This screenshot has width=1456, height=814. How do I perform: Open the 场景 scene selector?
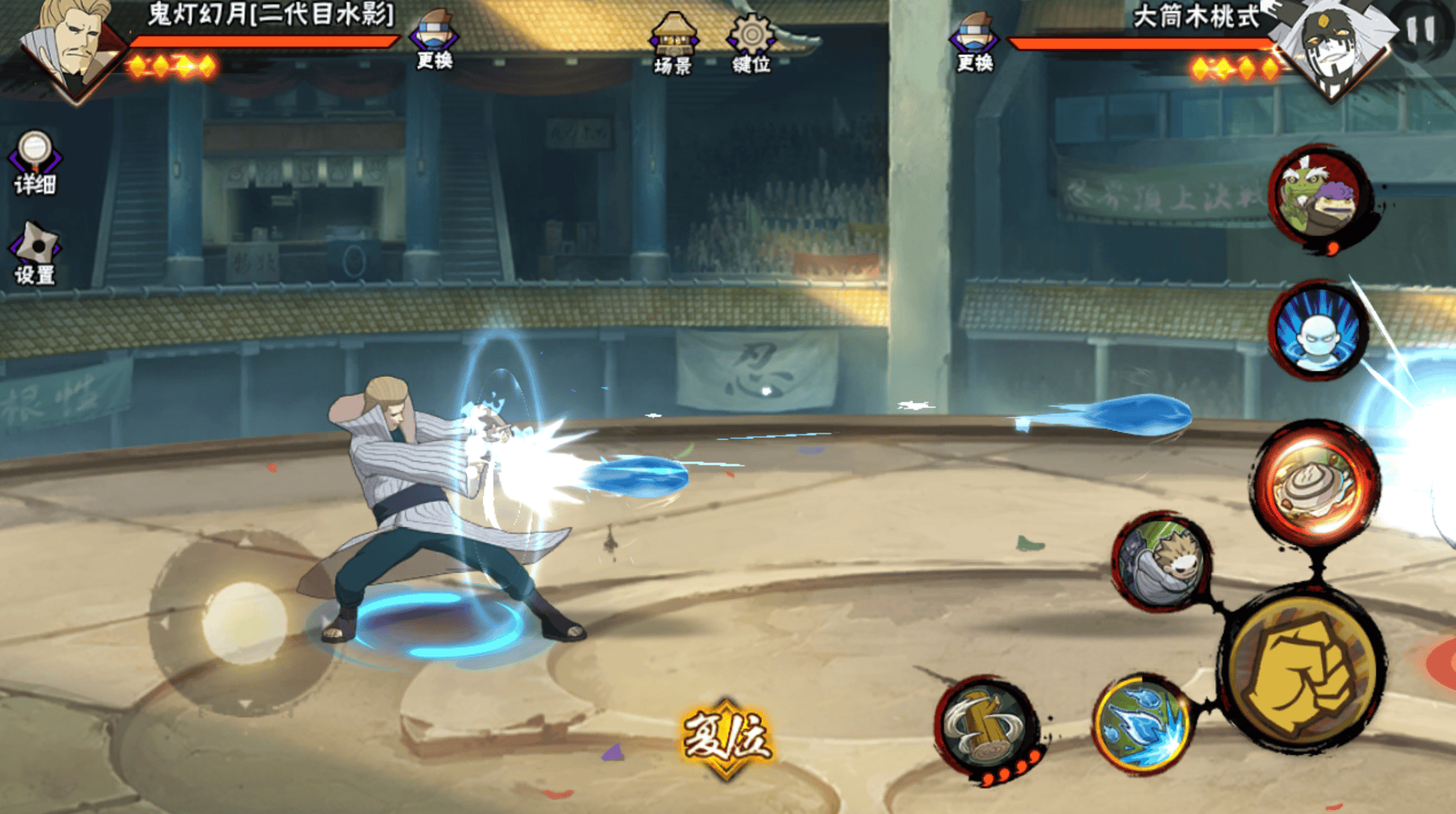pyautogui.click(x=673, y=44)
